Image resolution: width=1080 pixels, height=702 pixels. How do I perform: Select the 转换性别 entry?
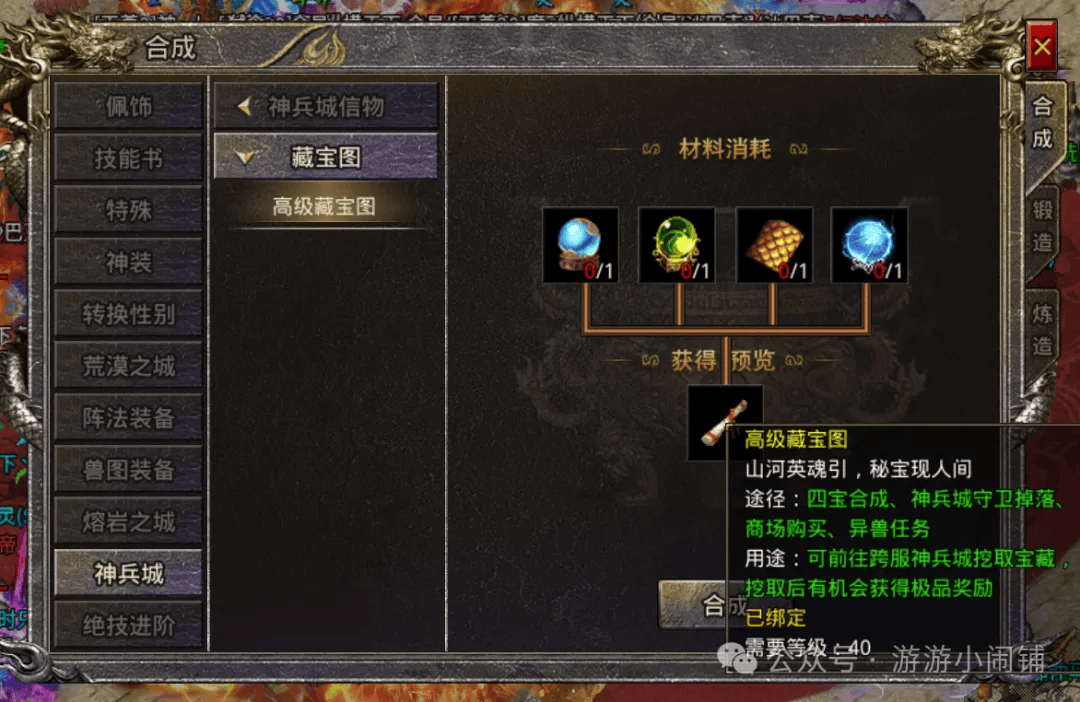click(128, 314)
